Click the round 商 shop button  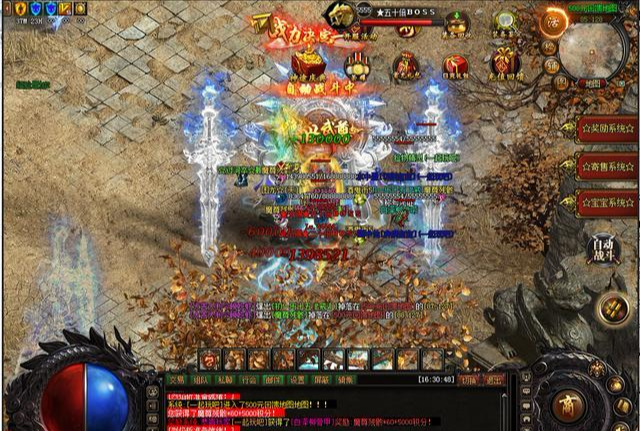pos(567,406)
